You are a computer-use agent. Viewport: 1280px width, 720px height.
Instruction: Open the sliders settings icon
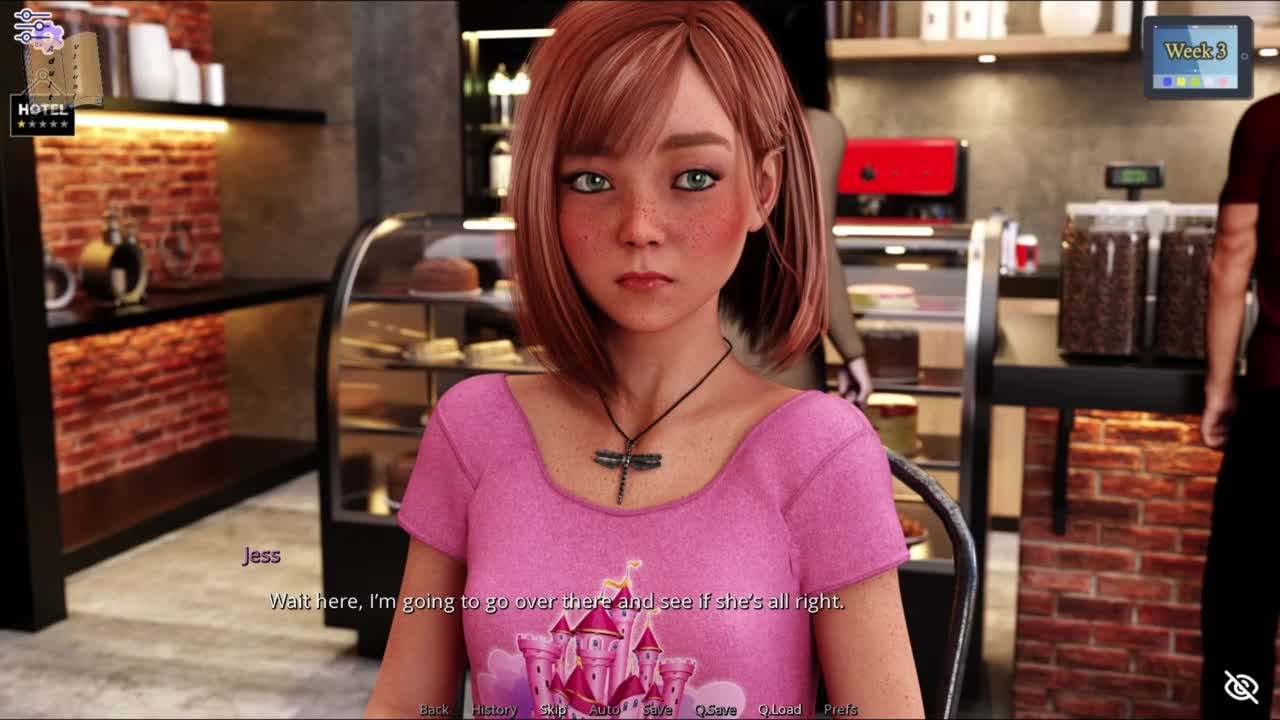click(x=33, y=25)
